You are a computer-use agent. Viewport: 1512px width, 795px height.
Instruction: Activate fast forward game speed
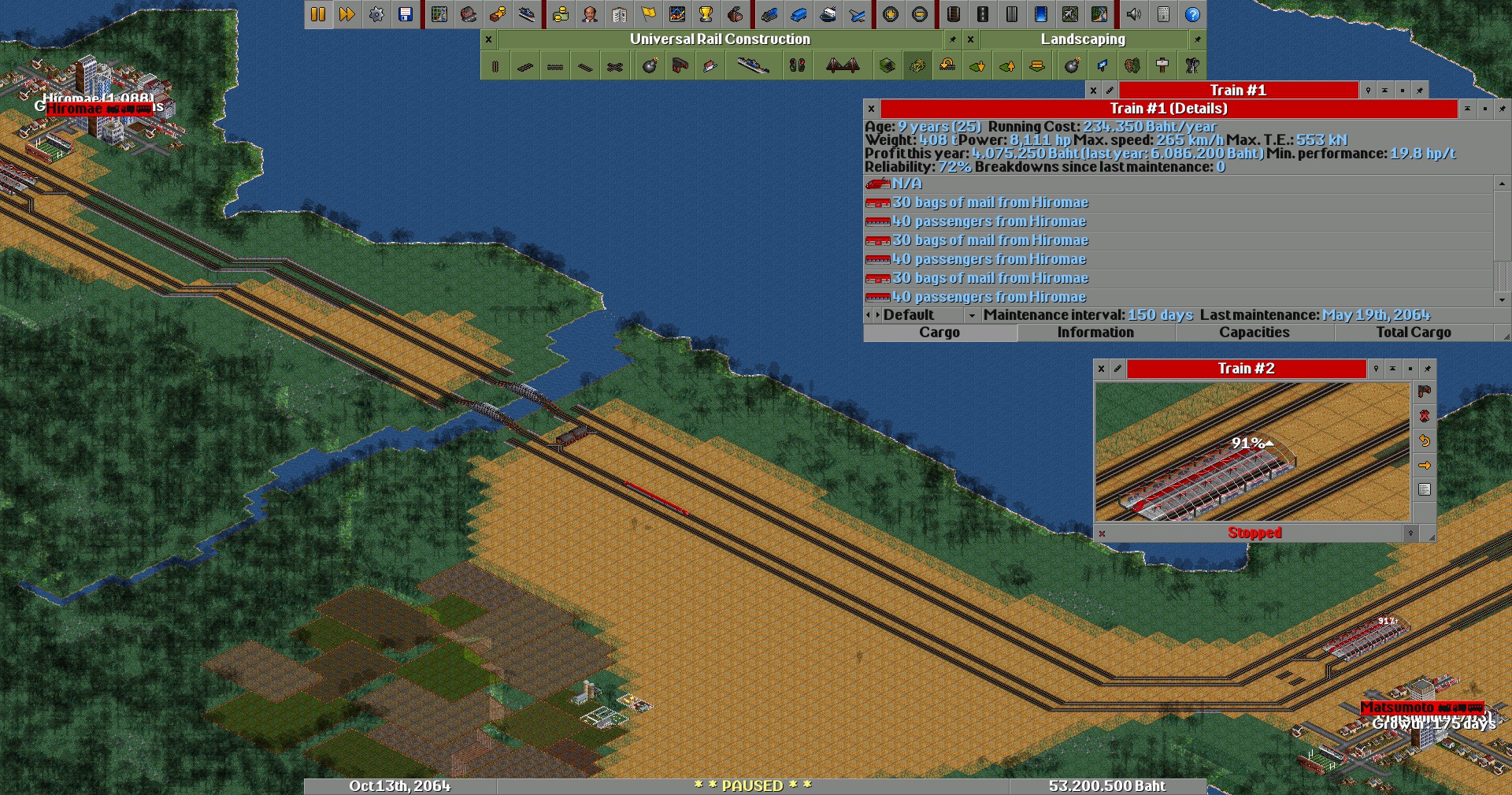[x=347, y=14]
